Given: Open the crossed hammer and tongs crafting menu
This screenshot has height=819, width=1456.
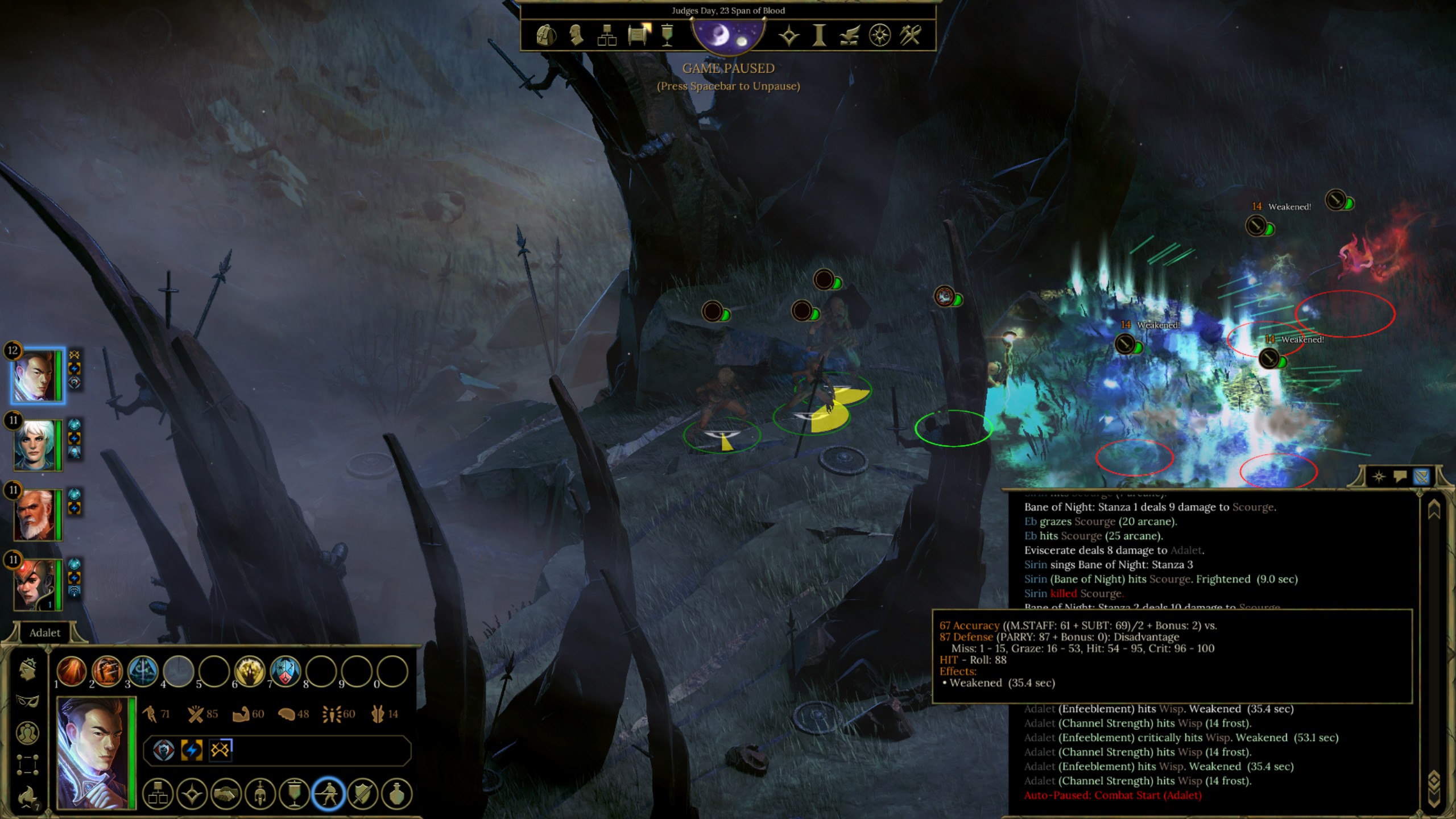Looking at the screenshot, I should [910, 35].
